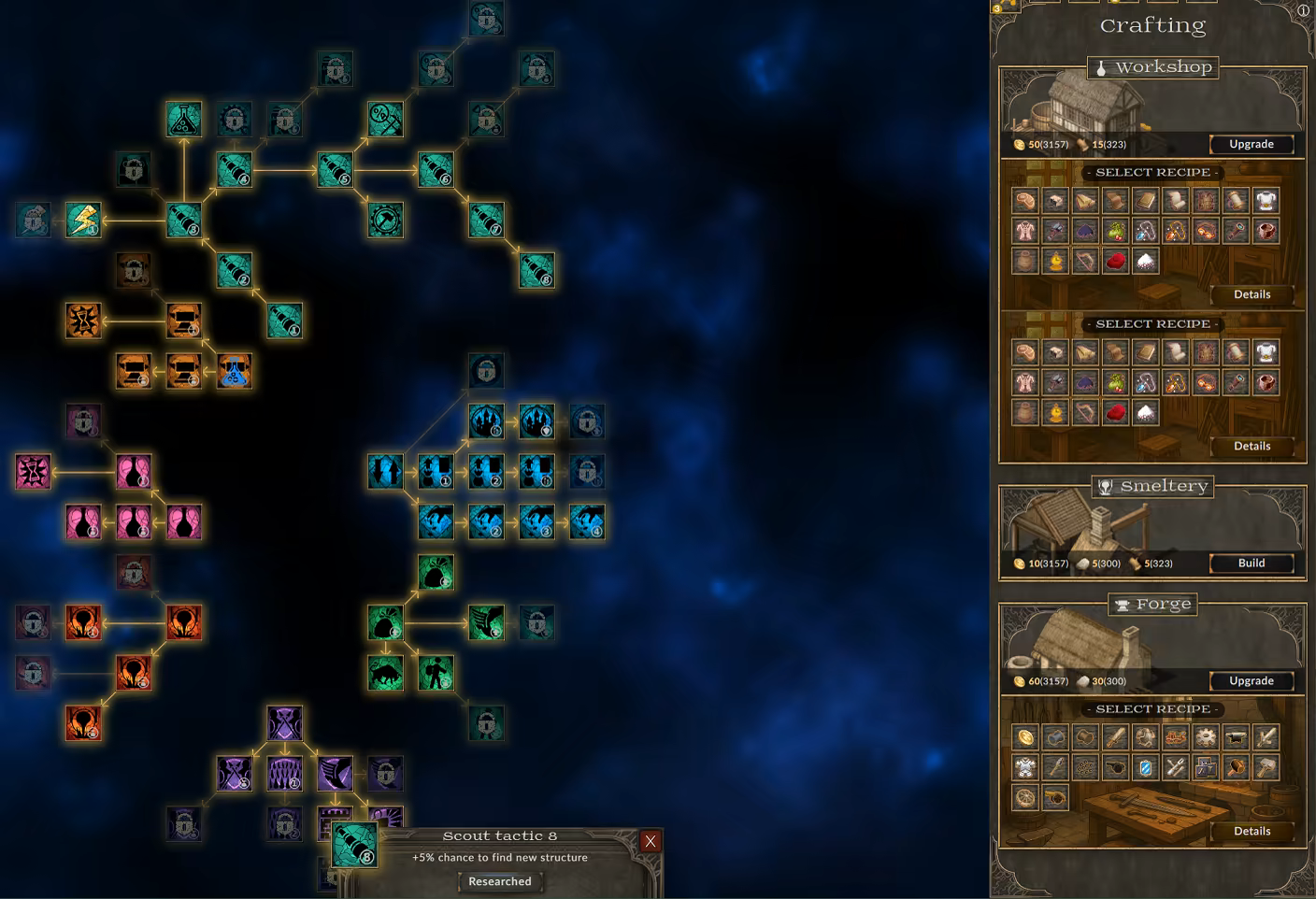Viewport: 1316px width, 899px height.
Task: Click the yellow lightning bolt research node
Action: 83,222
